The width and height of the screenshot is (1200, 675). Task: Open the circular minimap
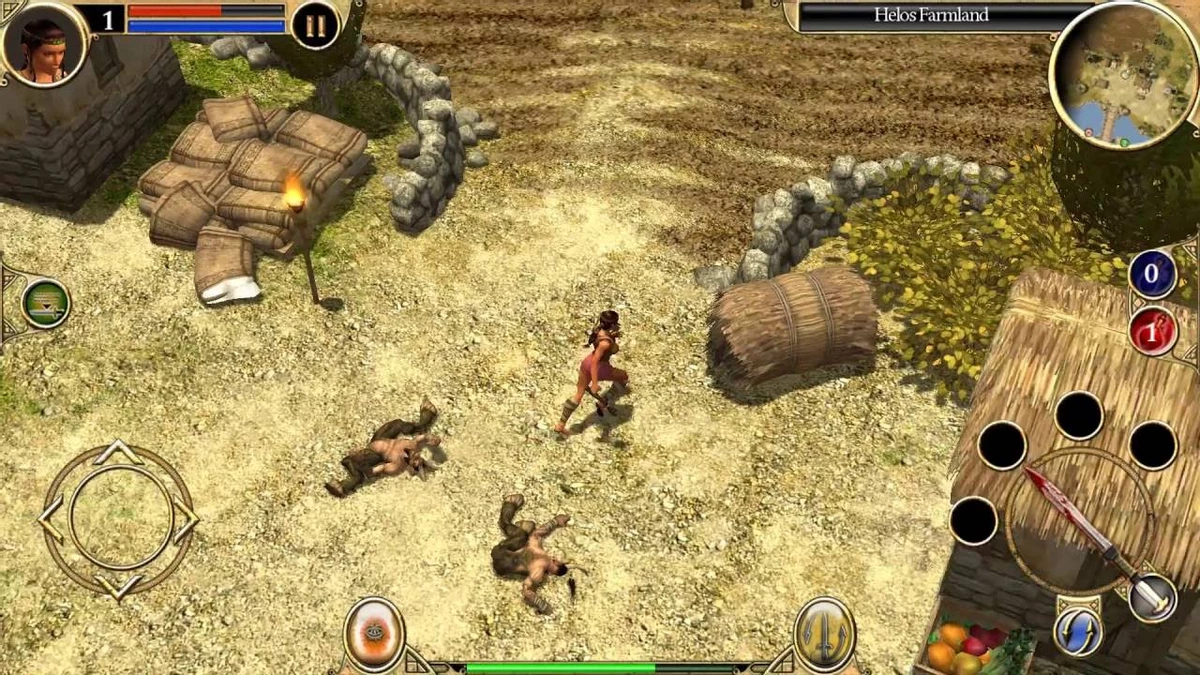pyautogui.click(x=1122, y=76)
